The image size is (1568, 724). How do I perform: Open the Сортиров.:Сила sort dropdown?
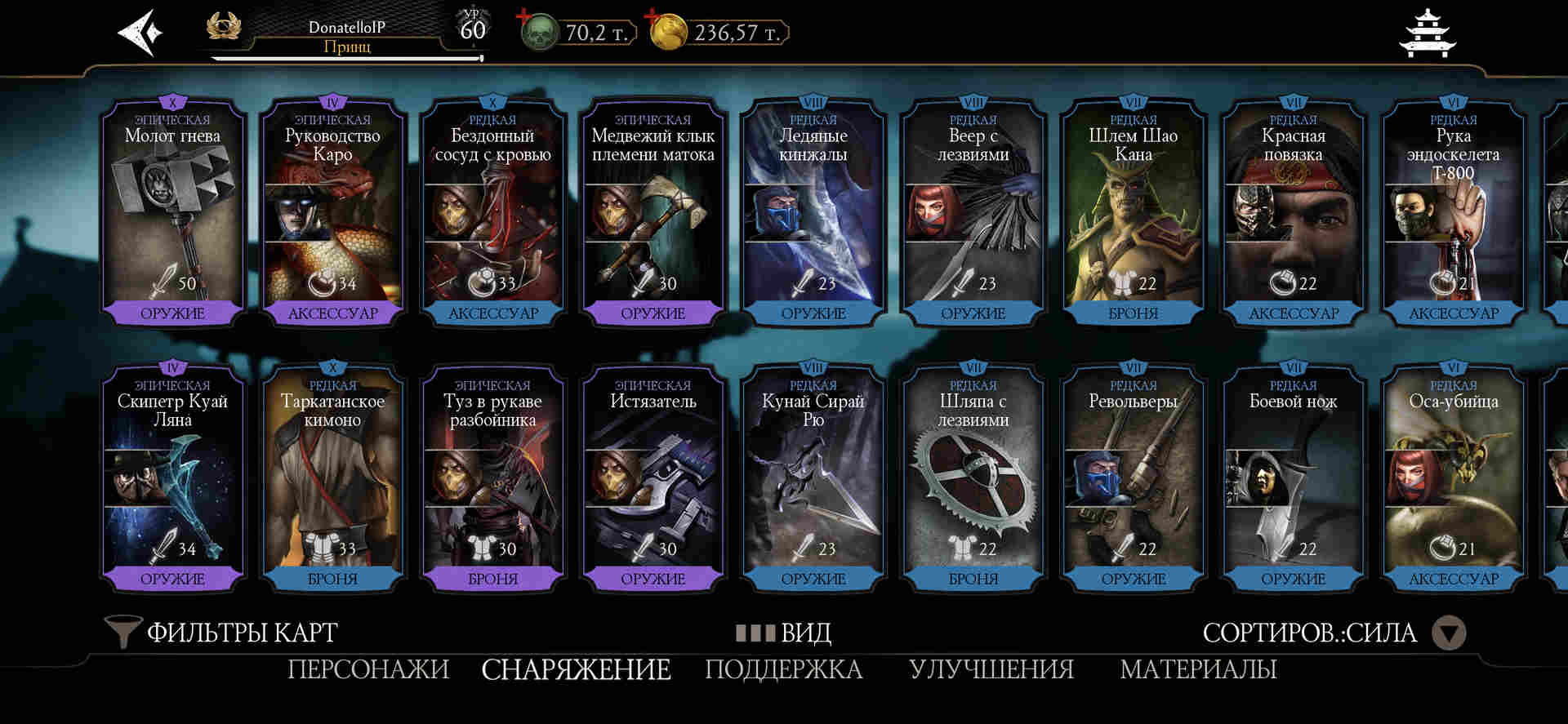click(x=1333, y=633)
